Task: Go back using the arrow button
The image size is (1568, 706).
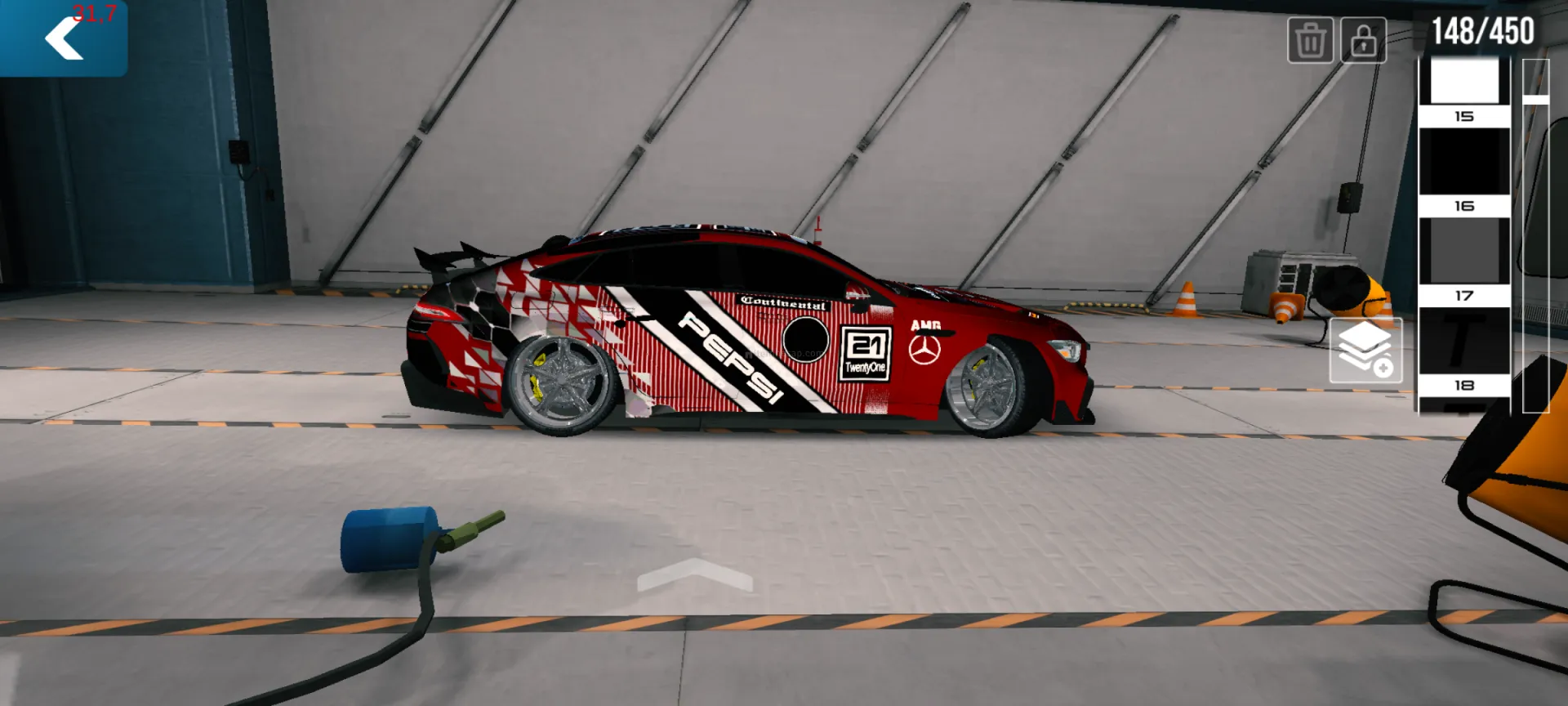Action: pos(64,38)
